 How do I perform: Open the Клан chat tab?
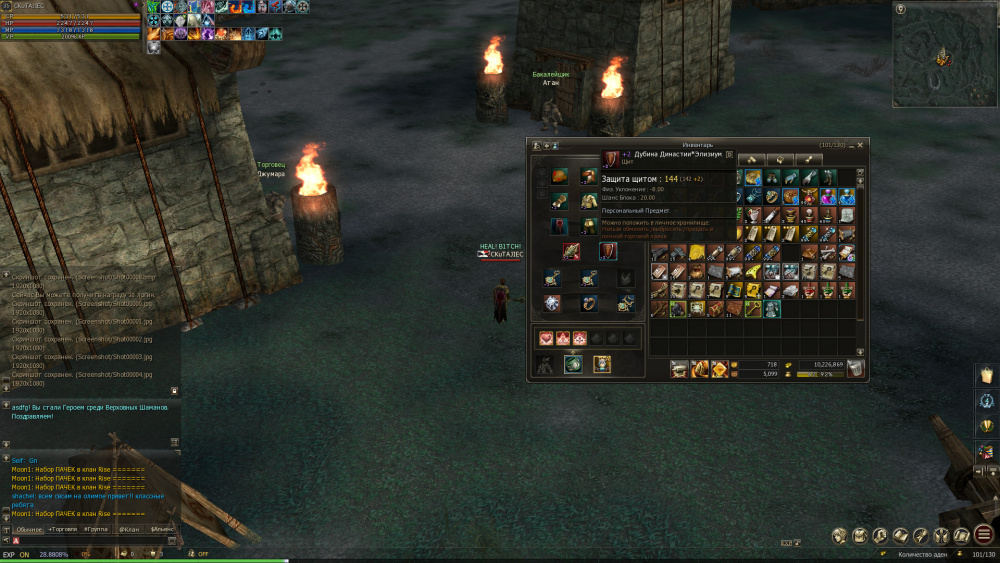129,528
